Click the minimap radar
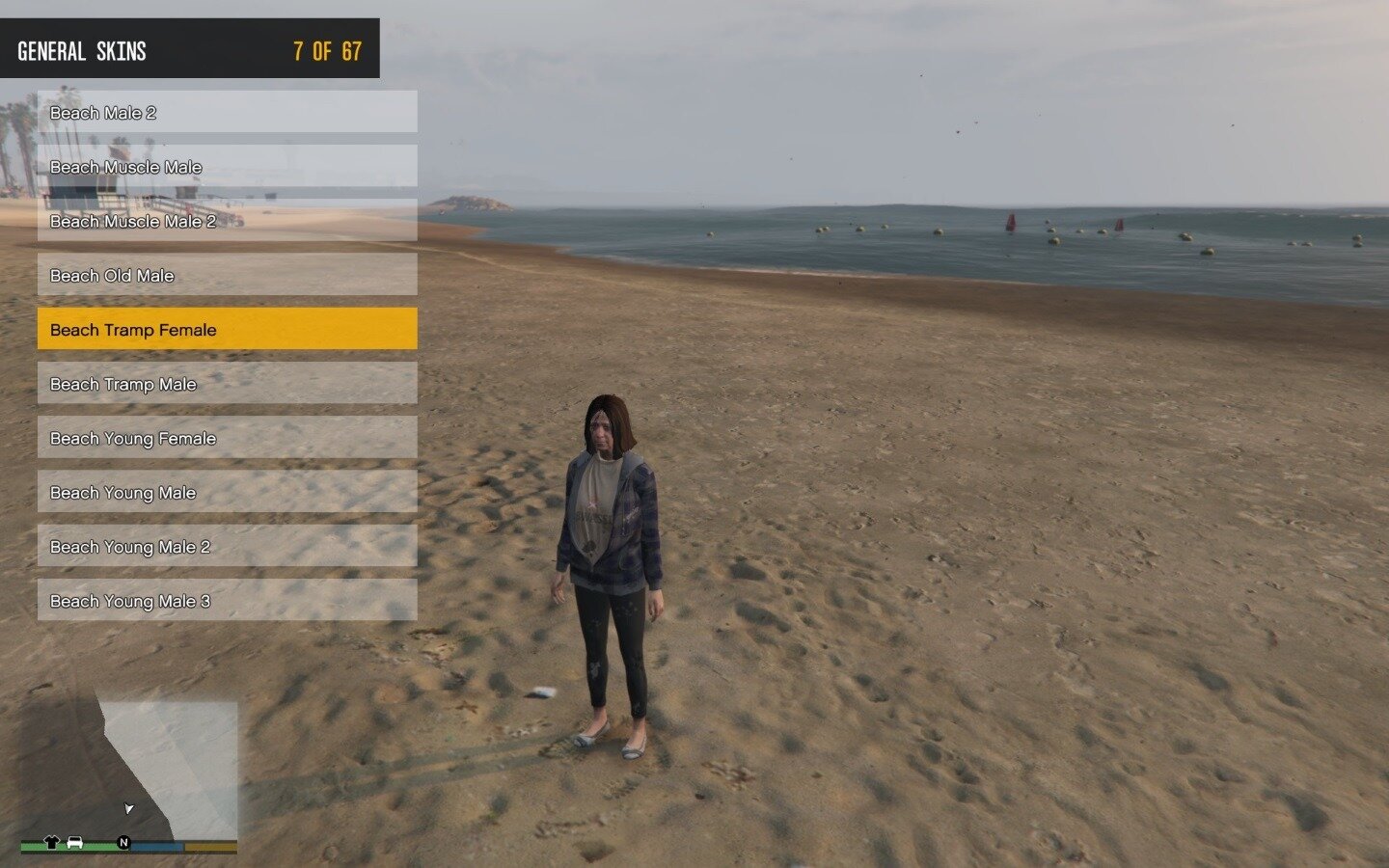 [x=129, y=772]
